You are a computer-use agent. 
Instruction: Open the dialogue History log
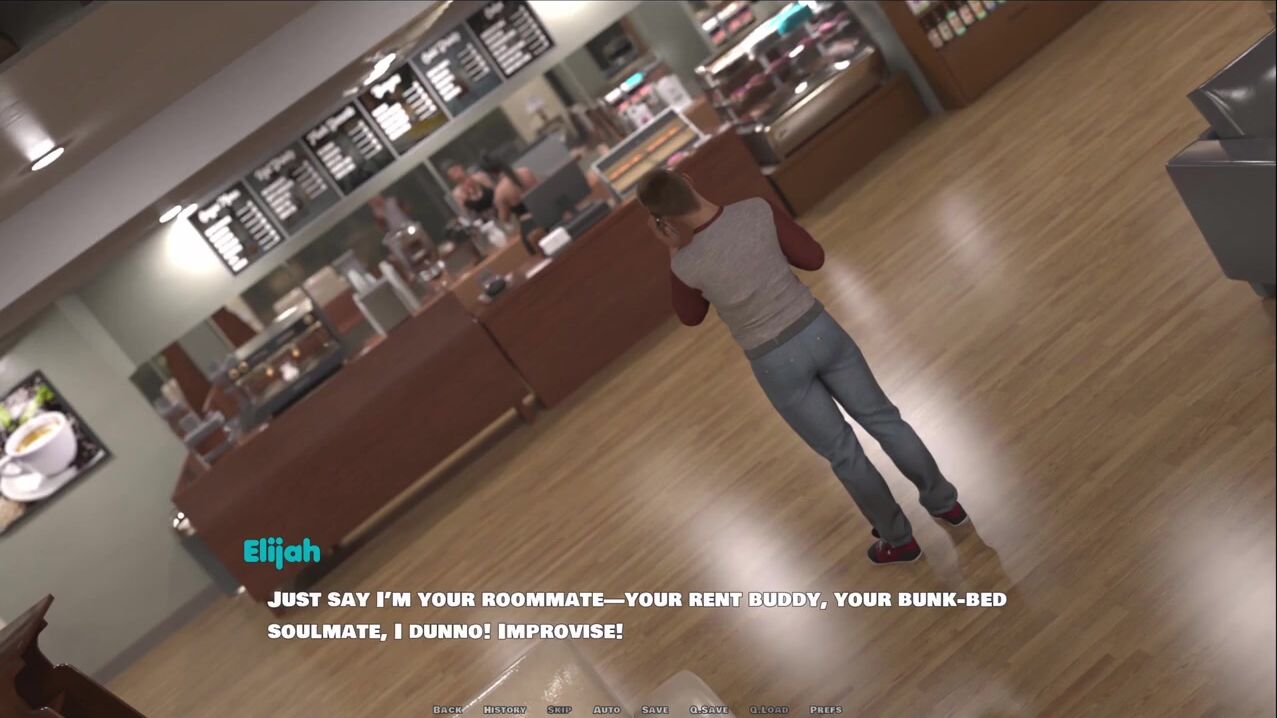pyautogui.click(x=504, y=710)
